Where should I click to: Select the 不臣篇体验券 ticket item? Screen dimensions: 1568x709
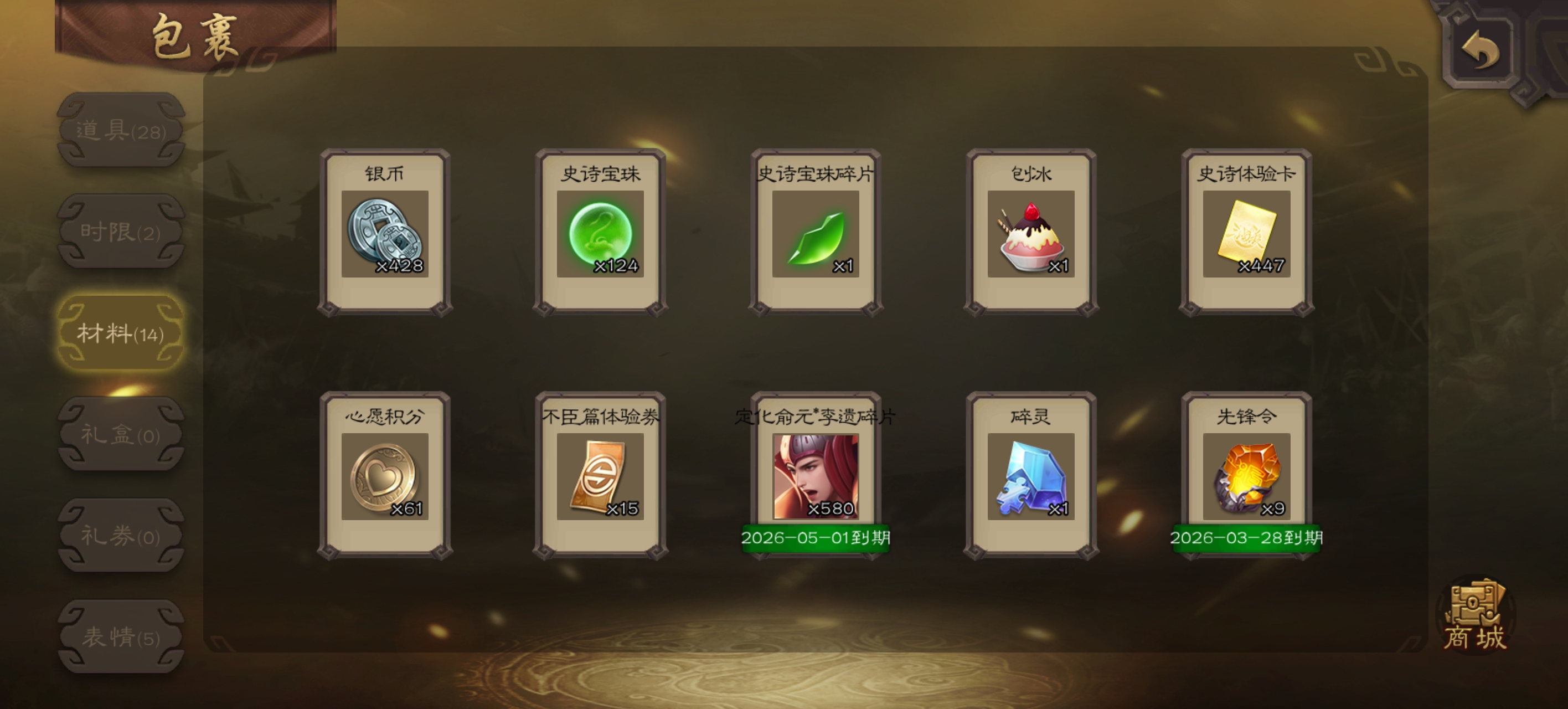(600, 476)
